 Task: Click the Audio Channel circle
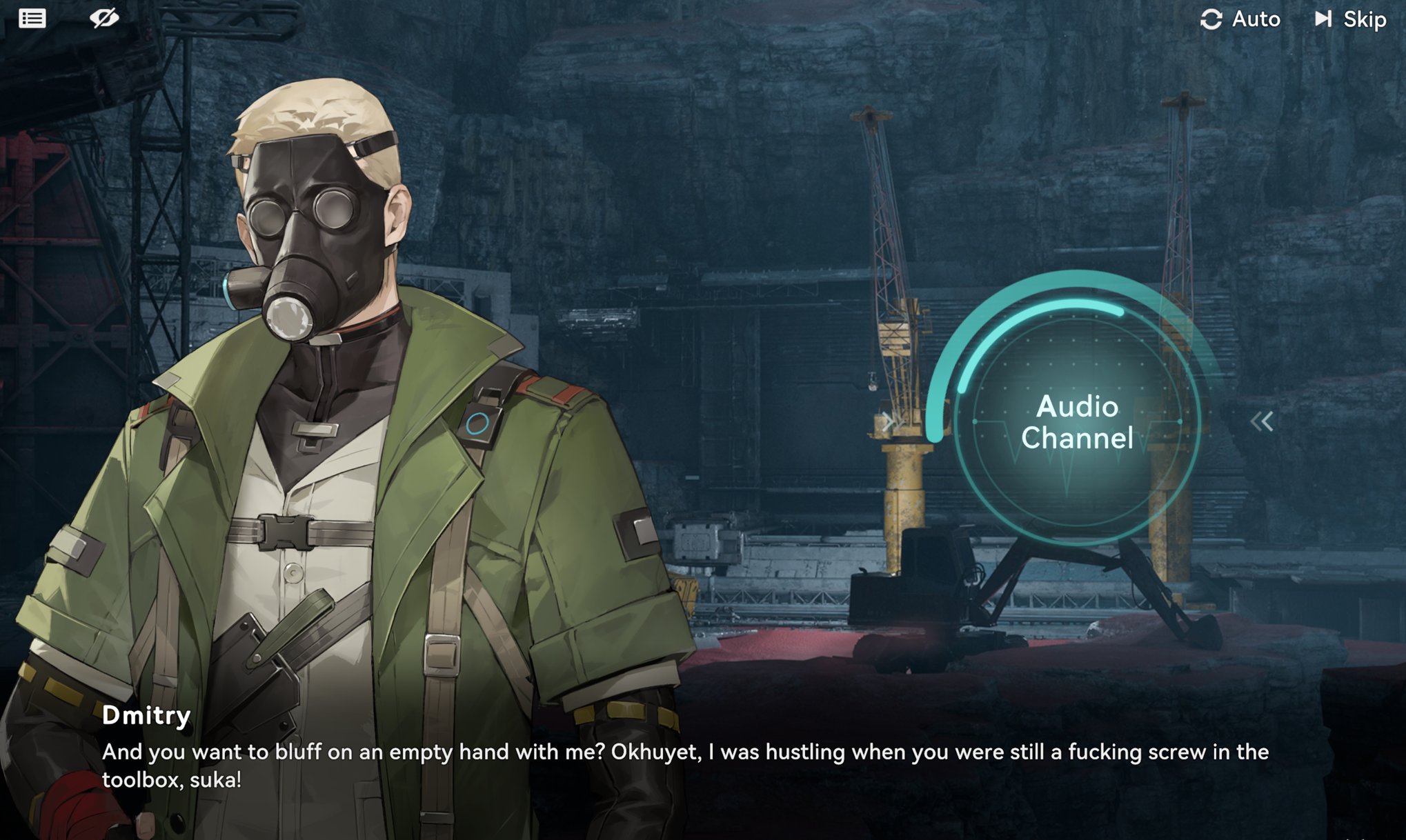1076,422
